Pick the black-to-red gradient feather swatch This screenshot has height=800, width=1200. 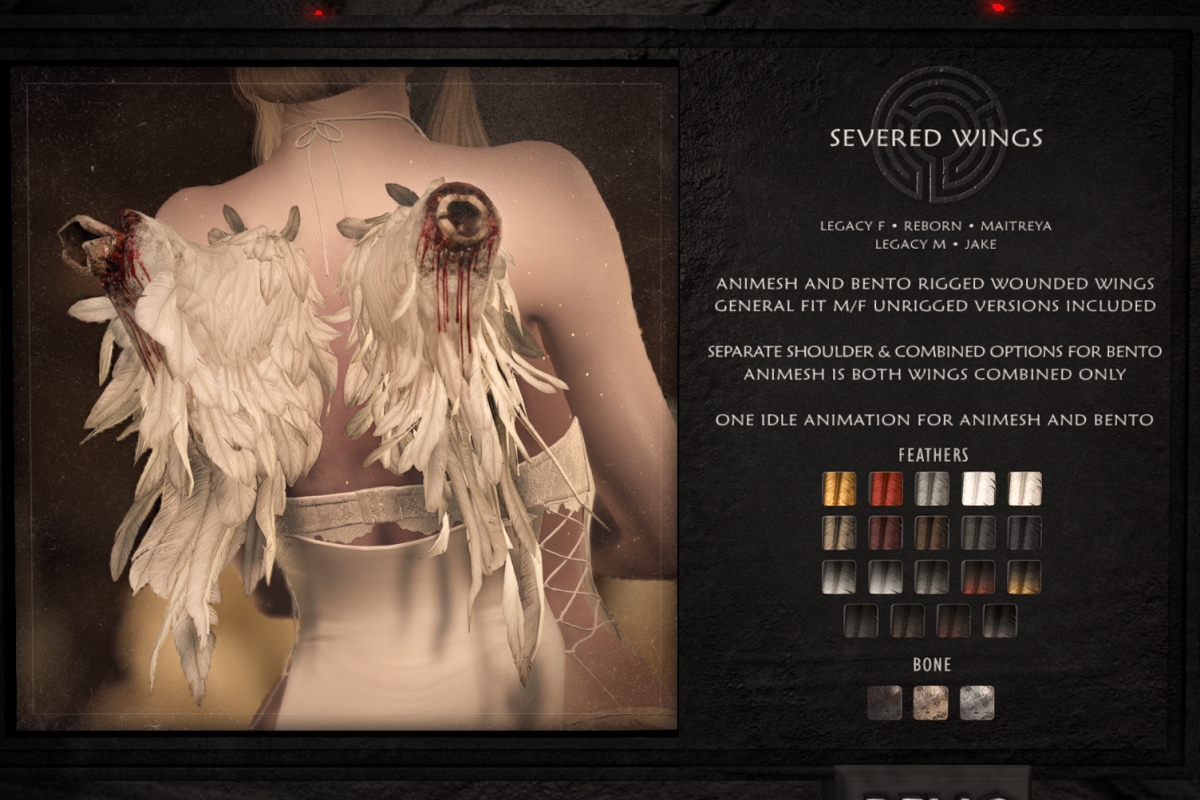tap(978, 577)
